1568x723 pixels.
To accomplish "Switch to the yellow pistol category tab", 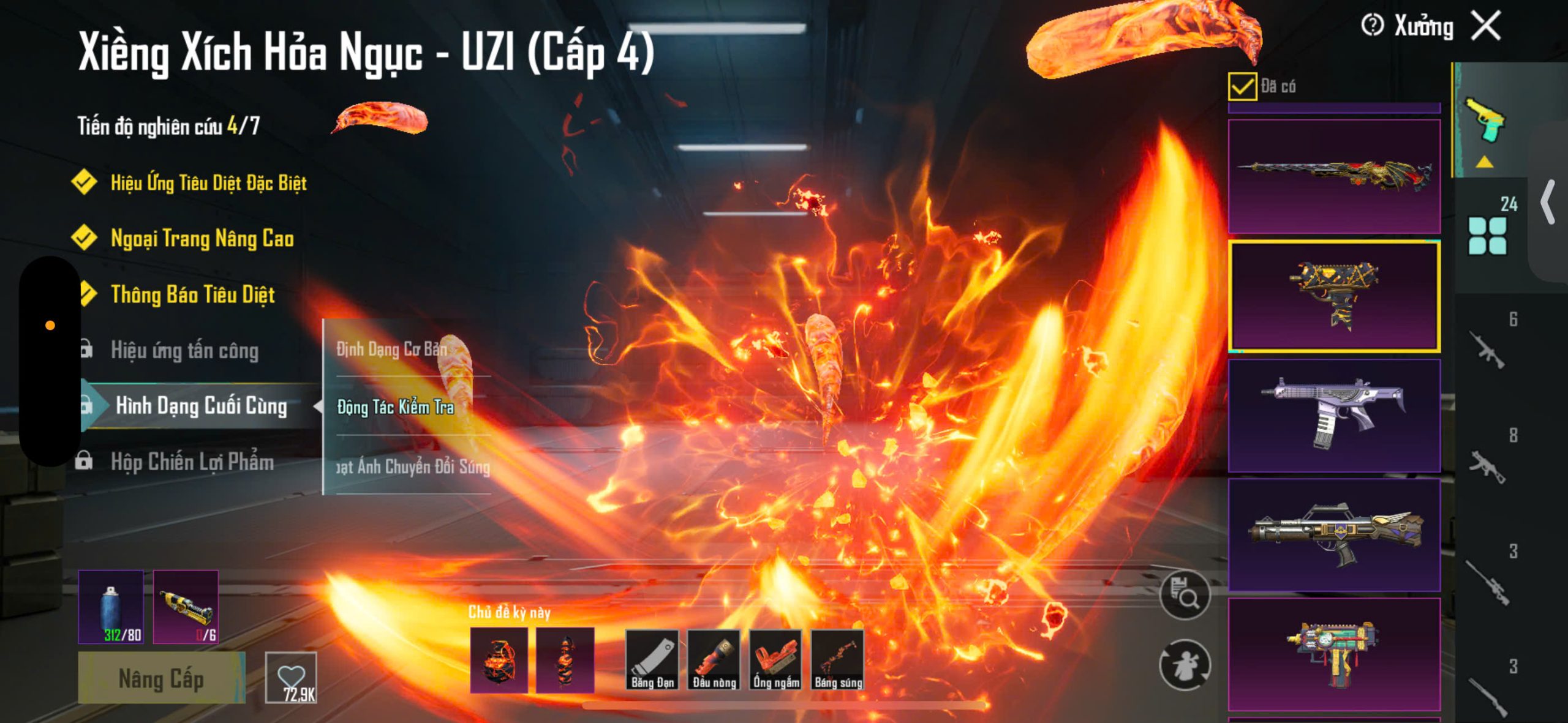I will pyautogui.click(x=1485, y=121).
